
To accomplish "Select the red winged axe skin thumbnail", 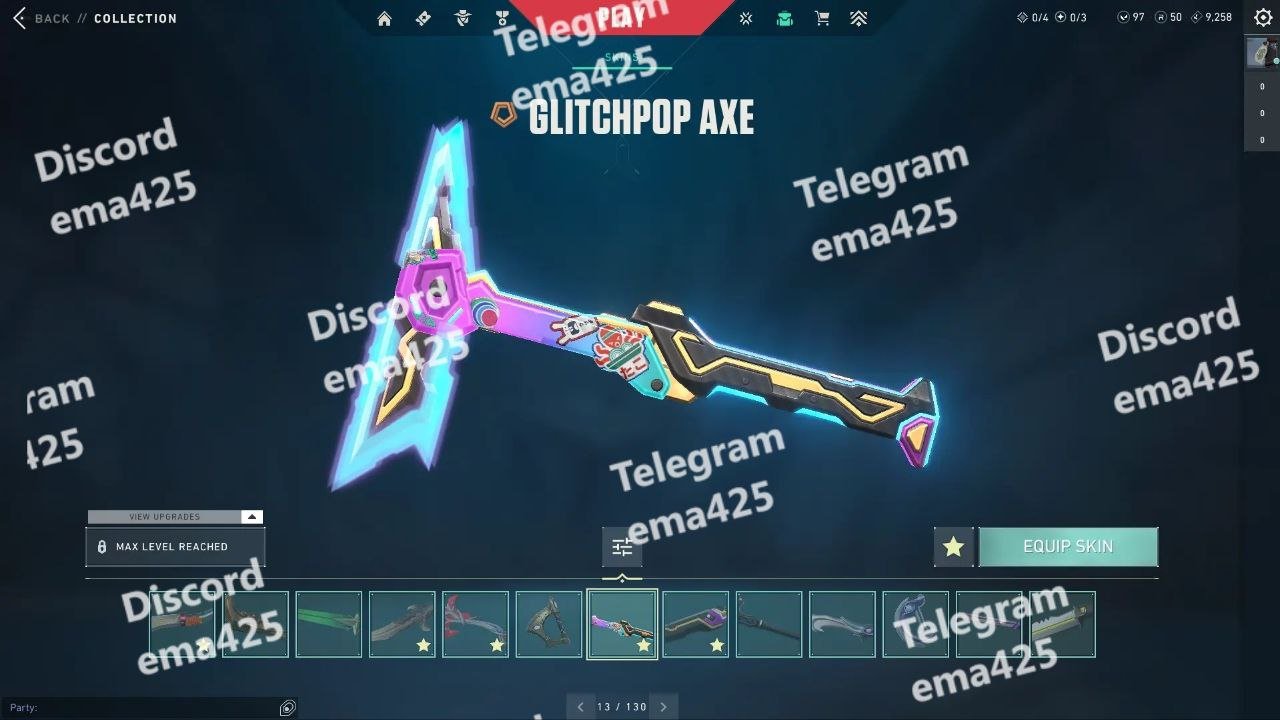I will pos(475,624).
